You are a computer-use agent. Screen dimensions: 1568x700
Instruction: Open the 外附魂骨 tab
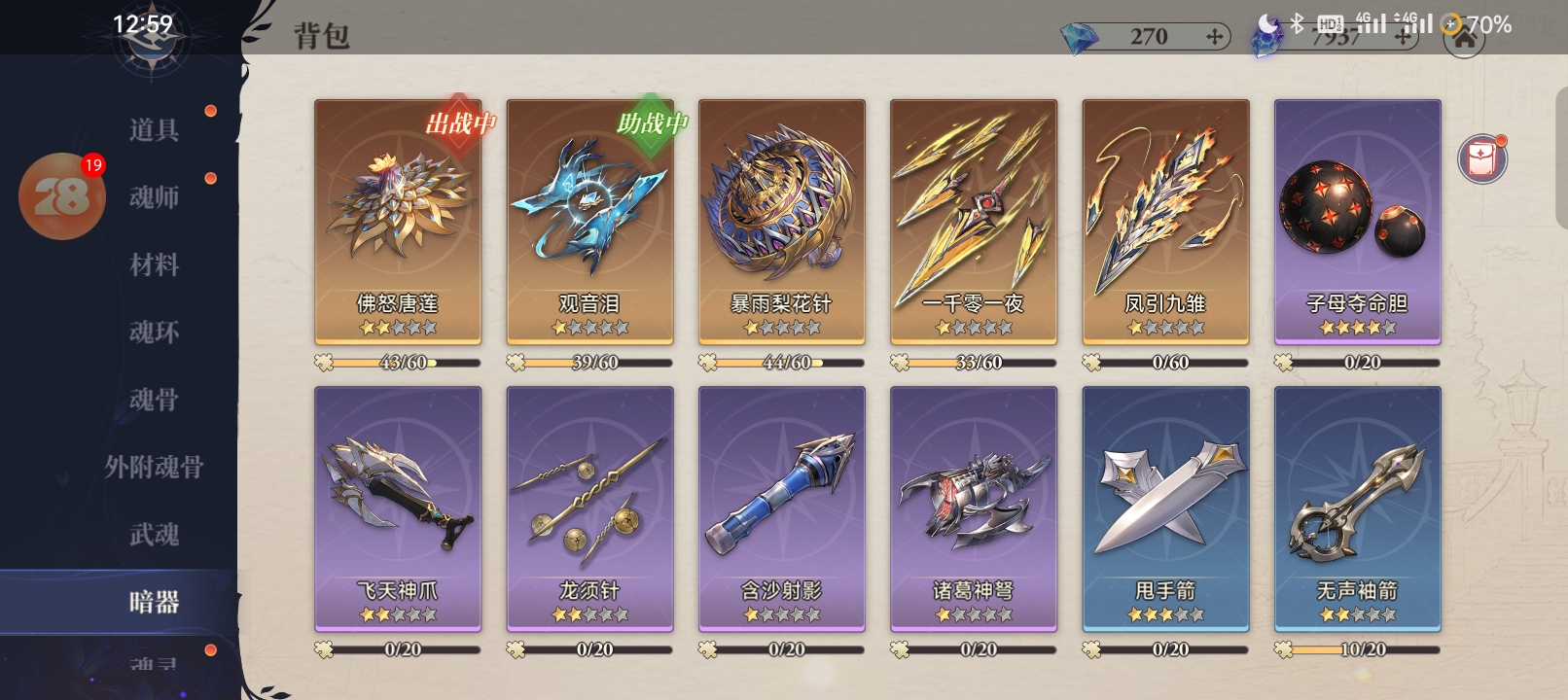coord(154,468)
